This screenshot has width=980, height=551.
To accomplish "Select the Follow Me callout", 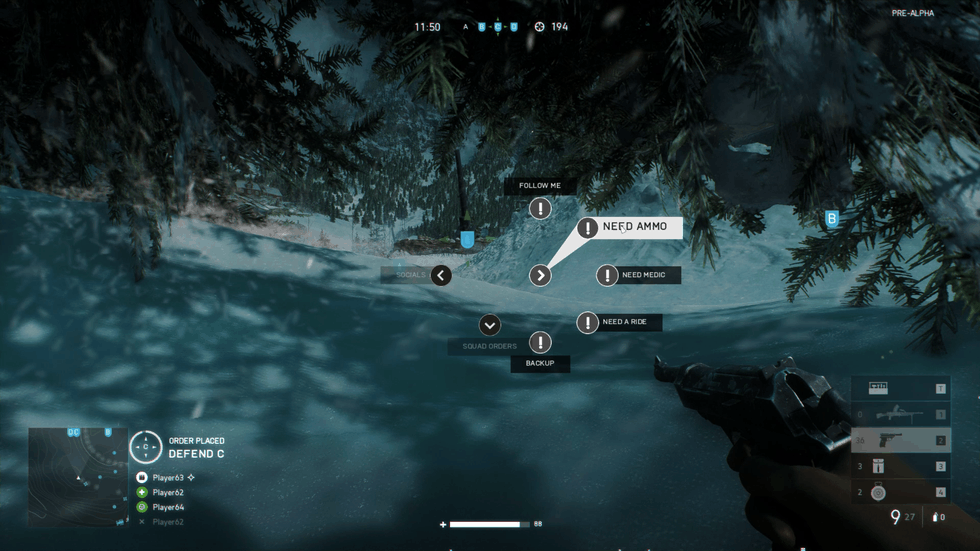I will [540, 208].
